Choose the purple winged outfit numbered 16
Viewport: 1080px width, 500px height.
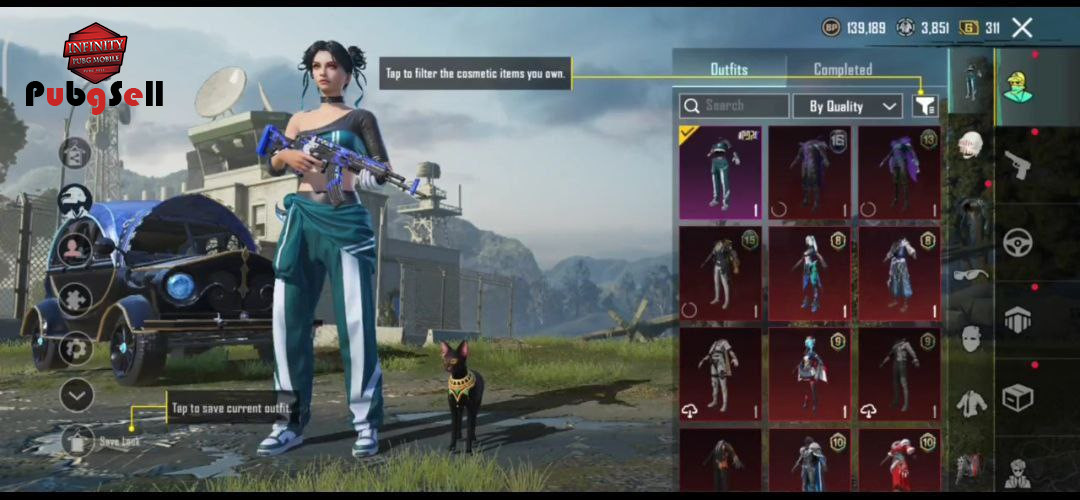[x=809, y=172]
